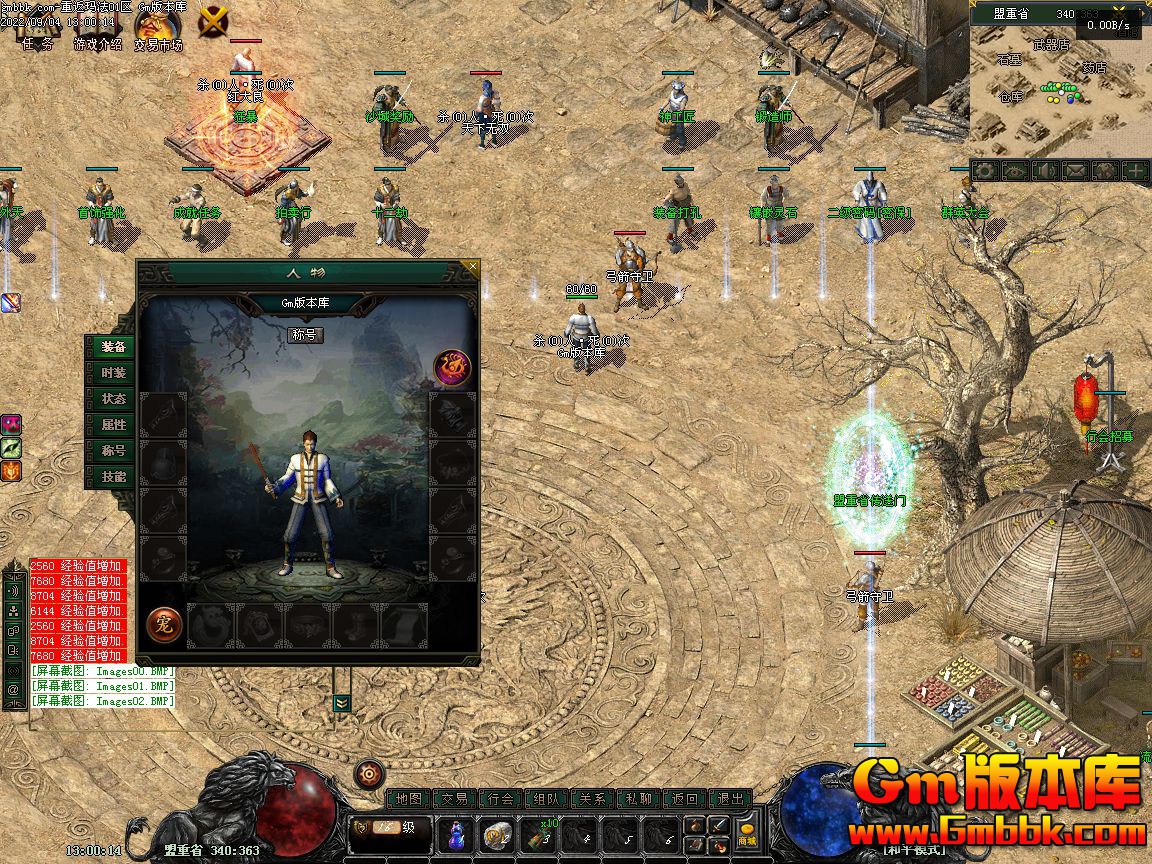The width and height of the screenshot is (1152, 864).
Task: Open the 状态 status tab
Action: click(113, 399)
